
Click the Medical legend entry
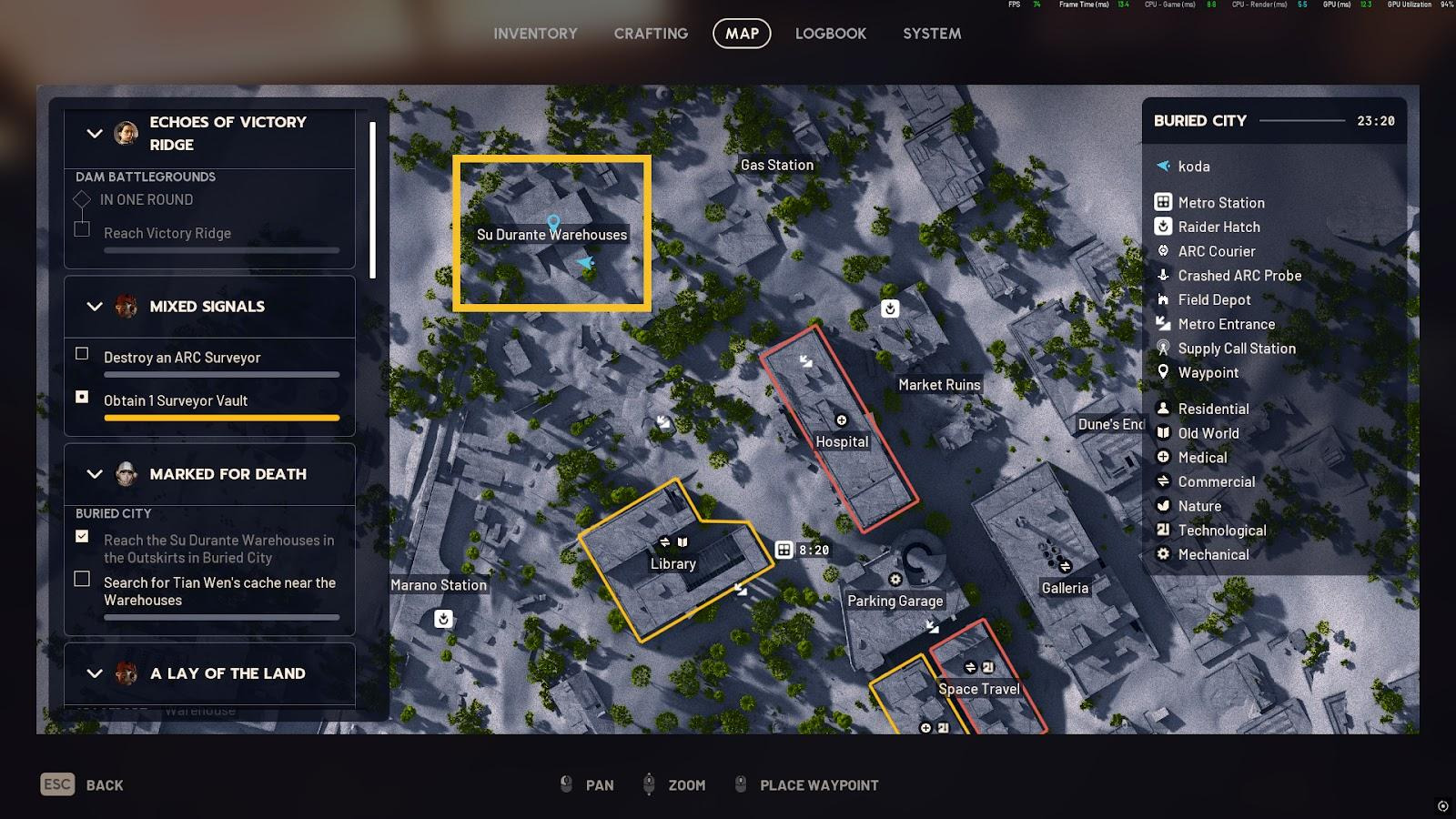1202,458
